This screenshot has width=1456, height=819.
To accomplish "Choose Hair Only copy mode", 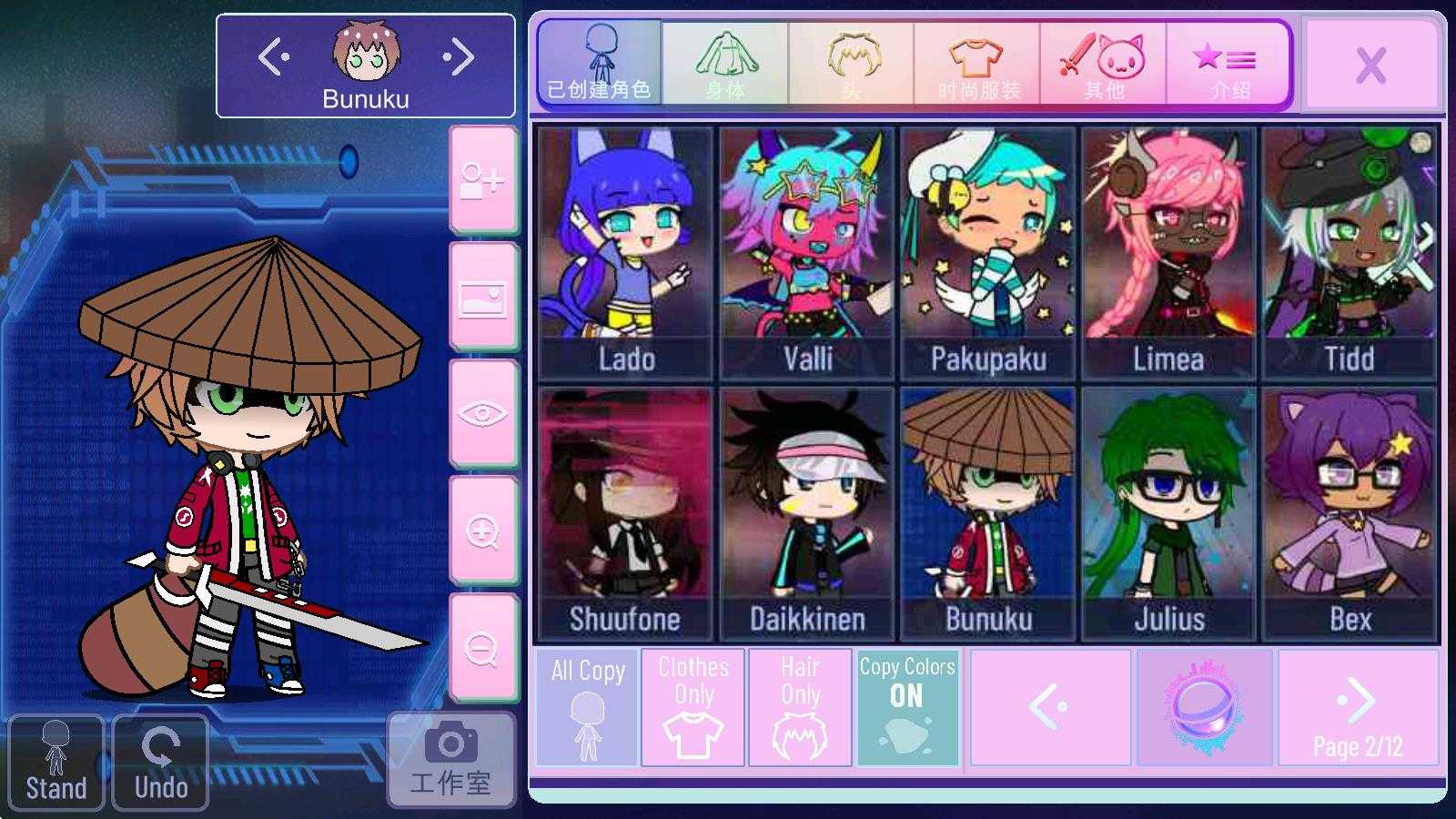I will coord(800,707).
